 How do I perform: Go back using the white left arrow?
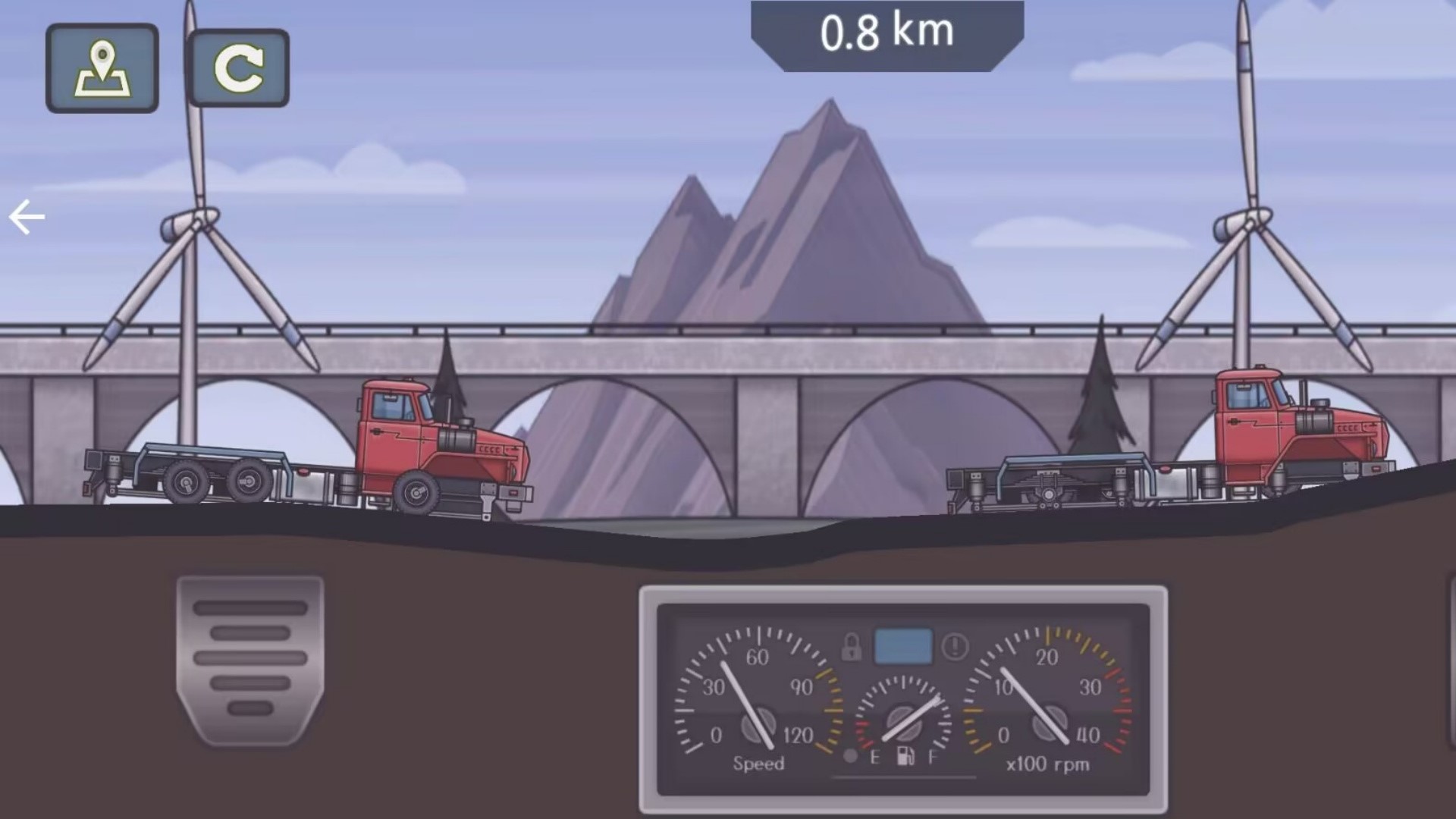click(x=27, y=218)
